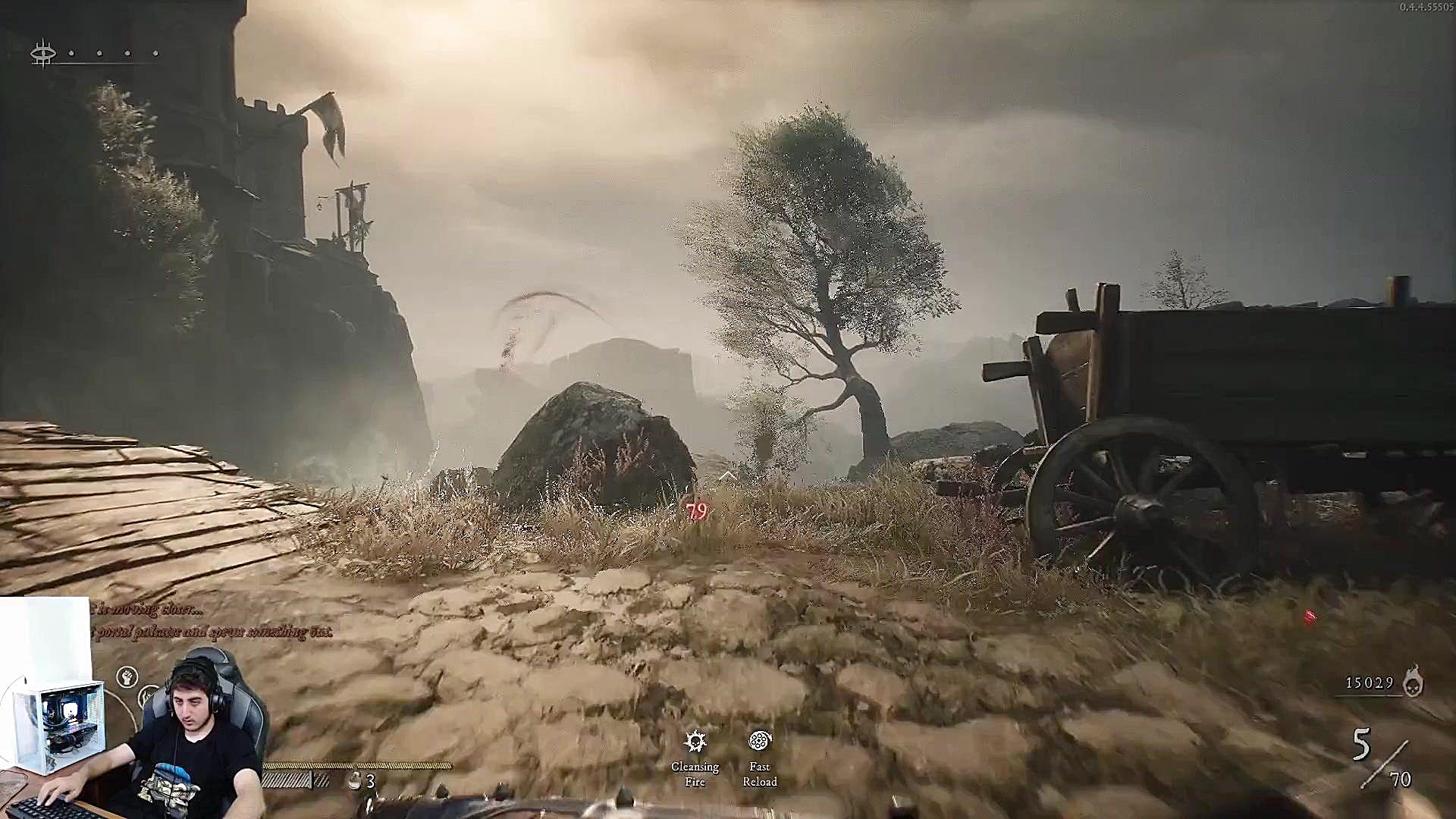Activate the Cleansing Fire perk icon
Image resolution: width=1456 pixels, height=819 pixels.
(x=695, y=741)
